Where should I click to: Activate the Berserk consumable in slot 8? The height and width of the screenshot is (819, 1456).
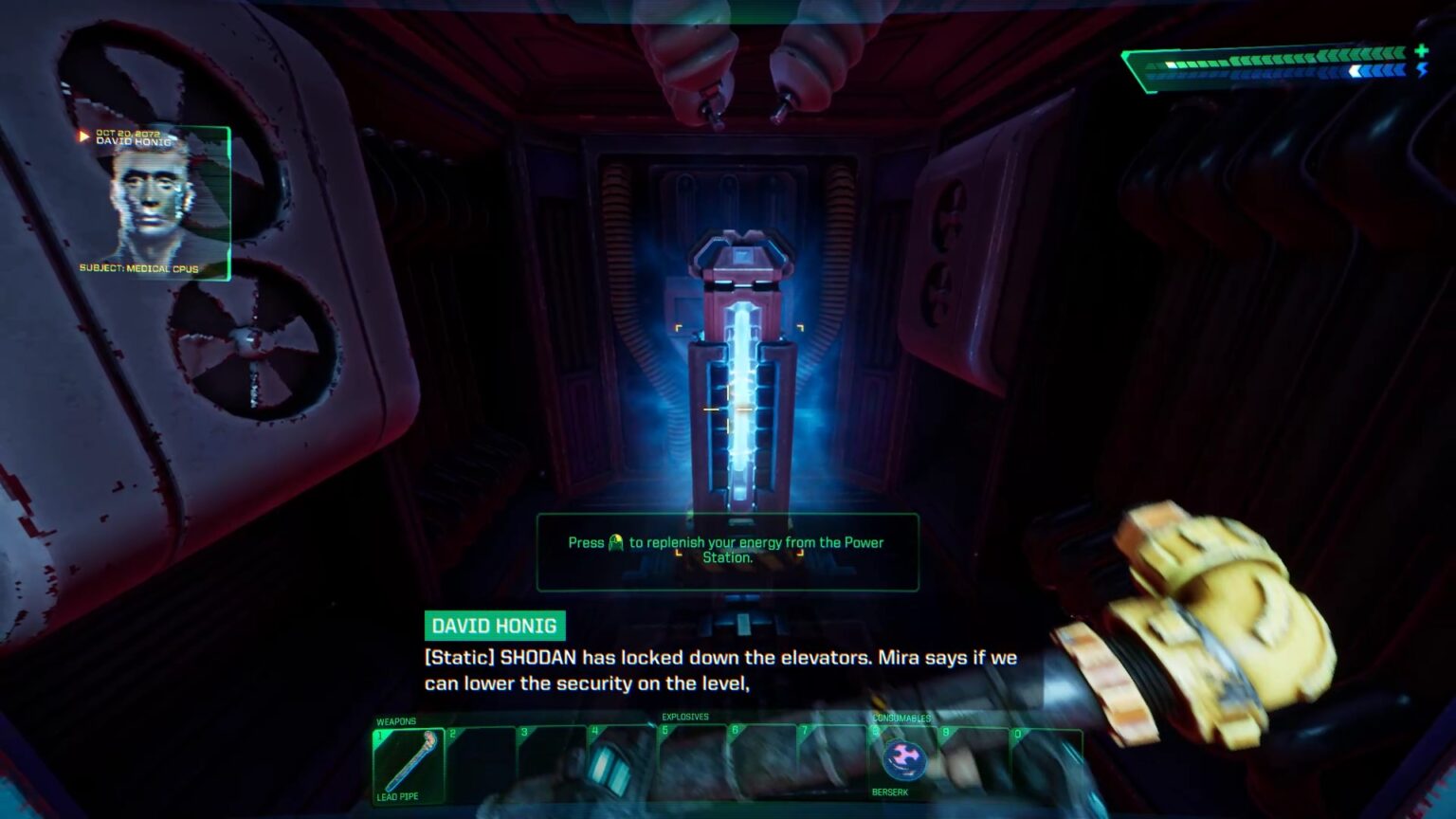tap(905, 758)
